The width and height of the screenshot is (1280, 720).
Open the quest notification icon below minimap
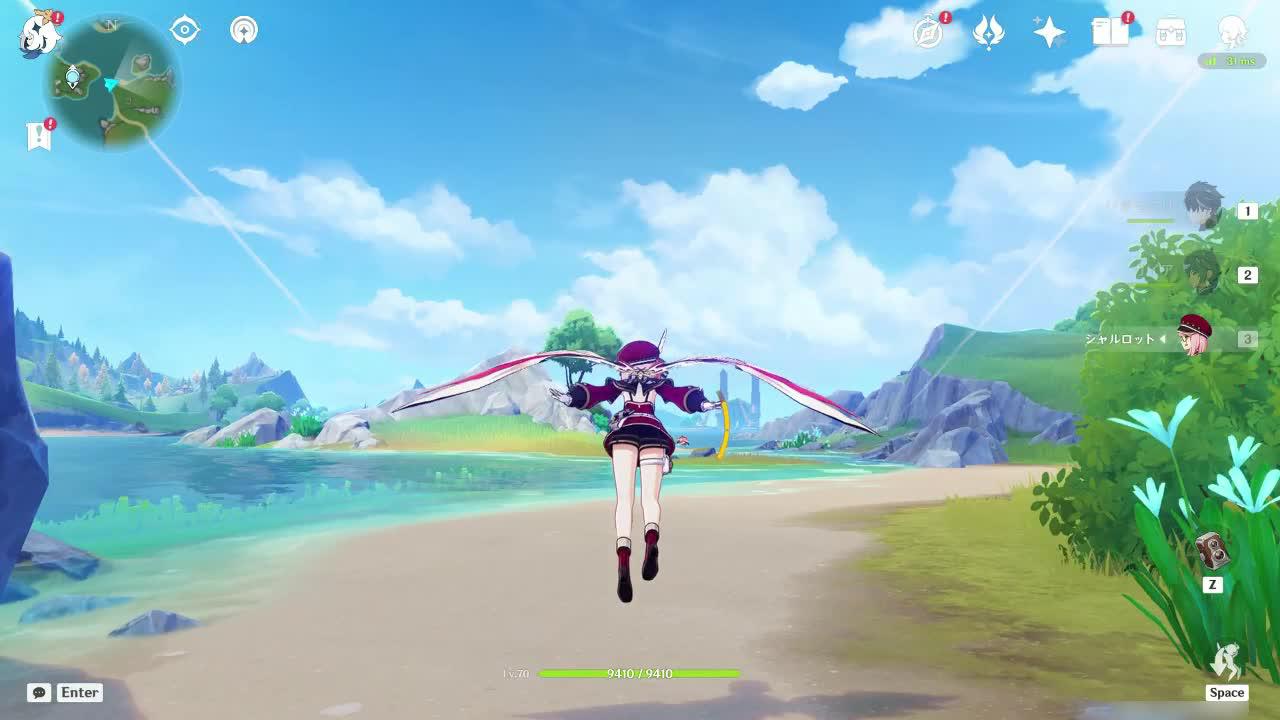coord(41,135)
